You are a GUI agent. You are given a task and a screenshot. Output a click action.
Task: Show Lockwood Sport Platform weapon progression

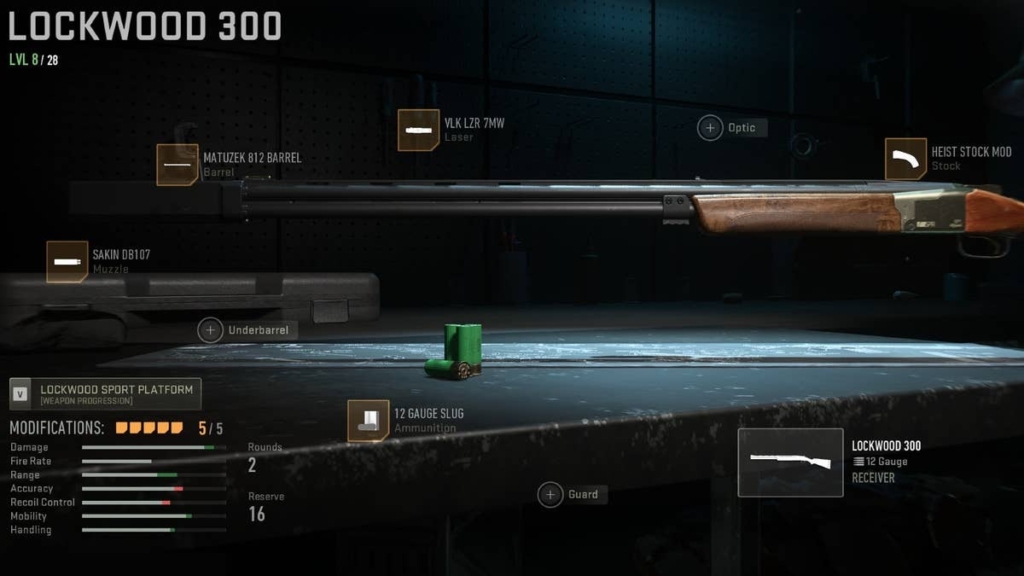point(105,394)
